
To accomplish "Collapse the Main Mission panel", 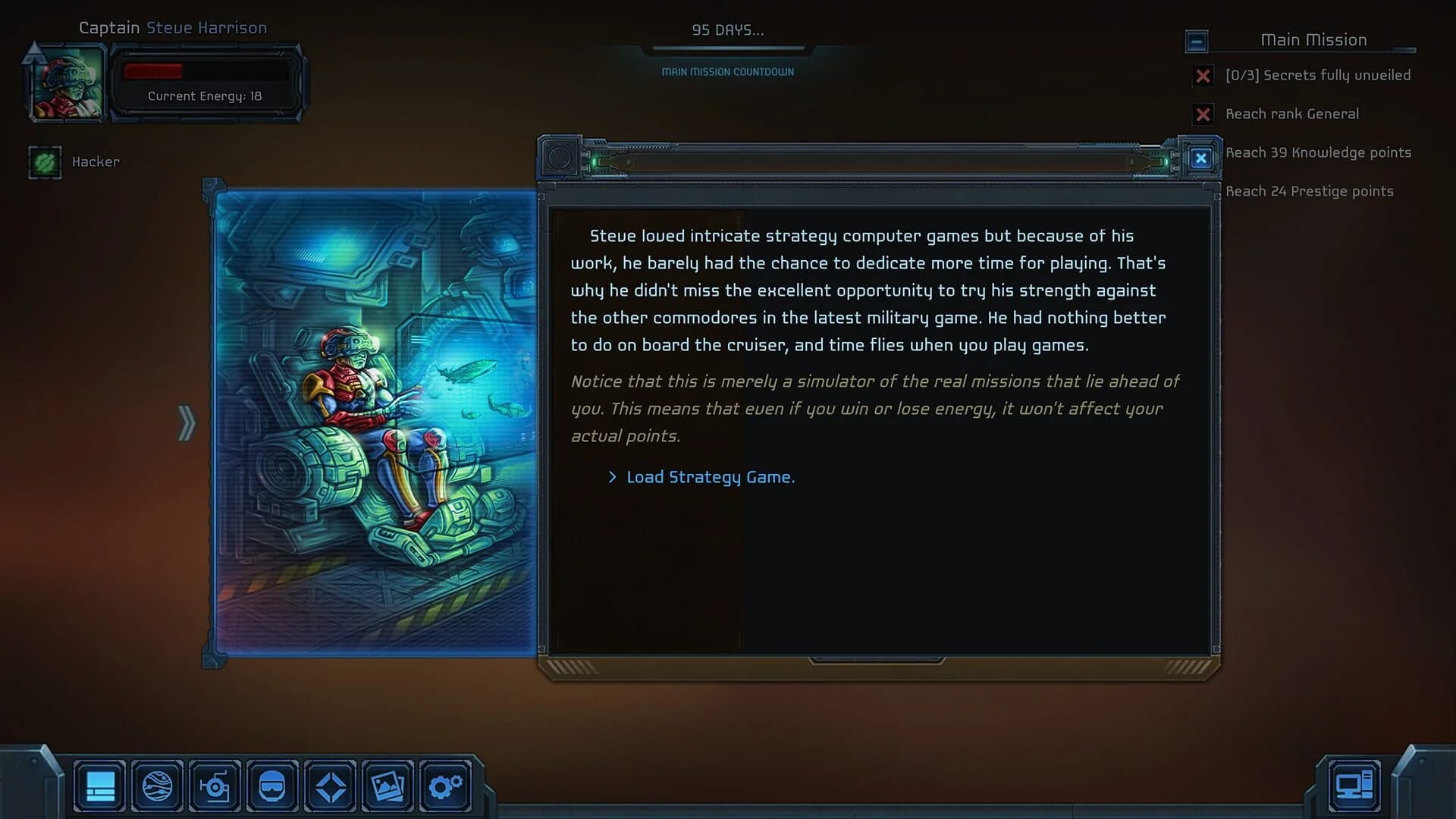I will pos(1197,42).
